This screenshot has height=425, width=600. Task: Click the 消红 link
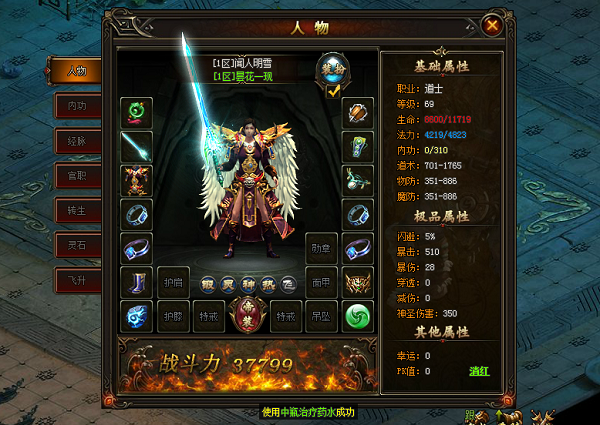[x=481, y=371]
